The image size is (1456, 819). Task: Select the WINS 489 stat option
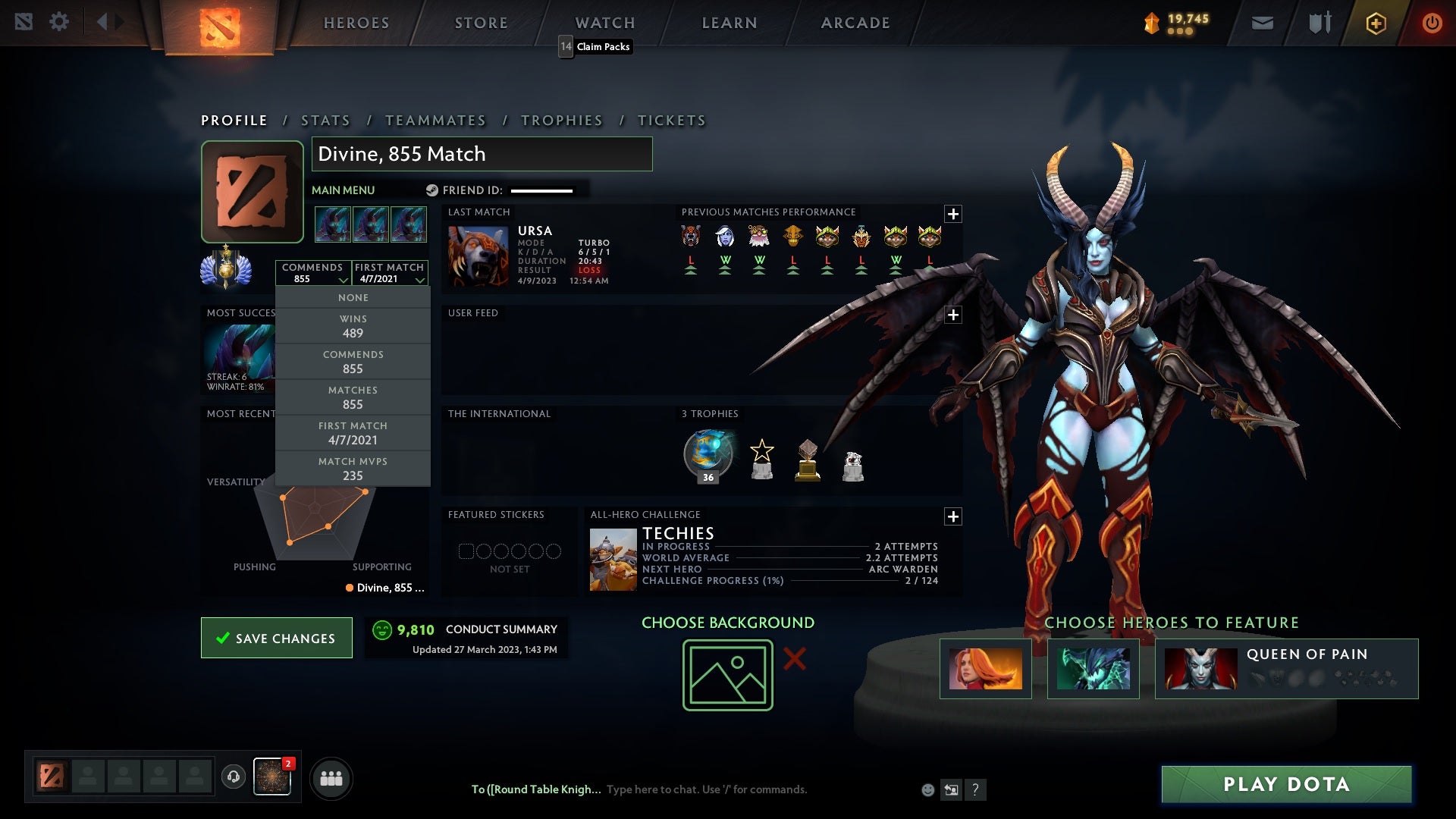(x=353, y=325)
